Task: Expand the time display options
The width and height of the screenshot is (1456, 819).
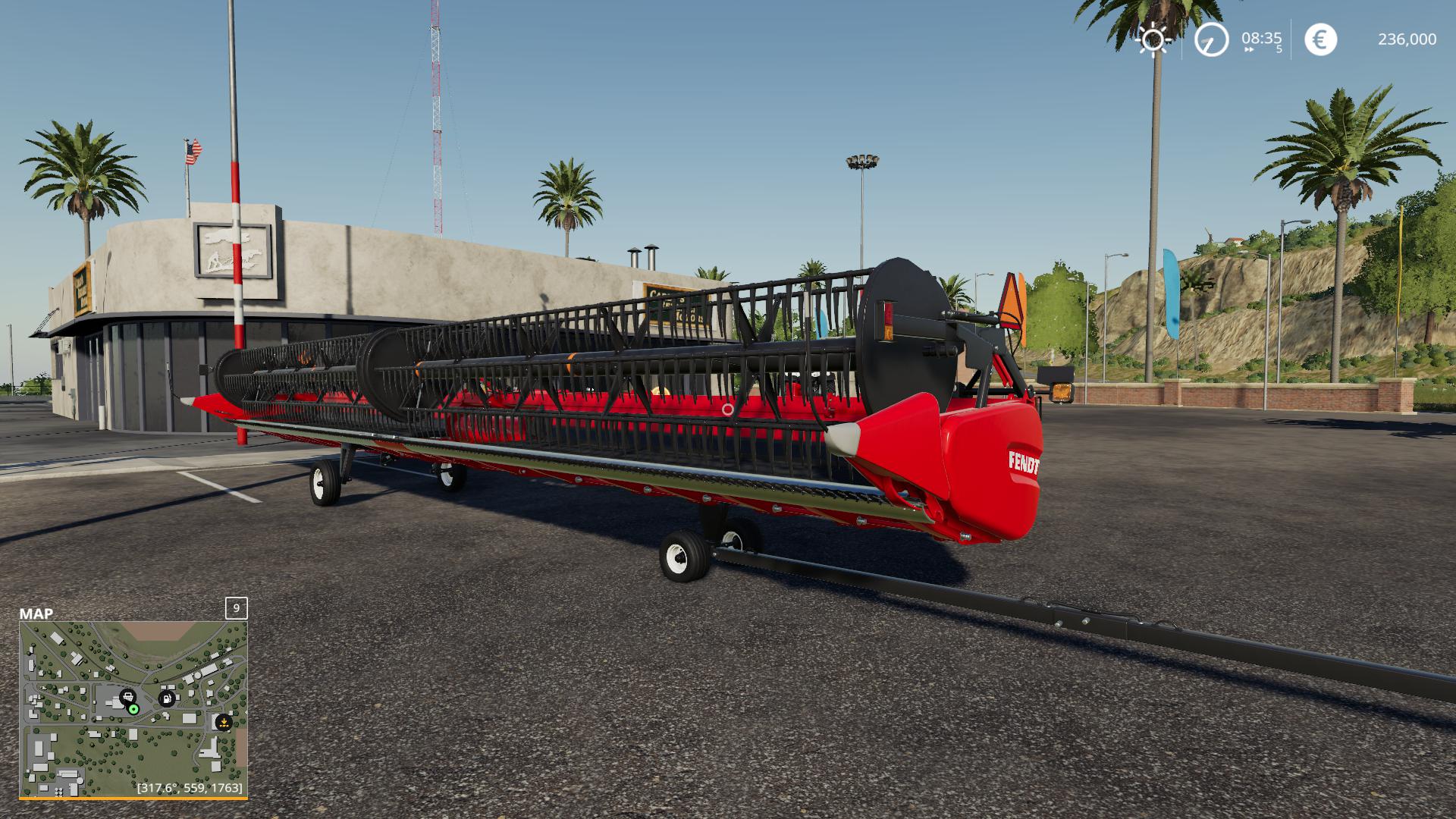Action: 1262,37
